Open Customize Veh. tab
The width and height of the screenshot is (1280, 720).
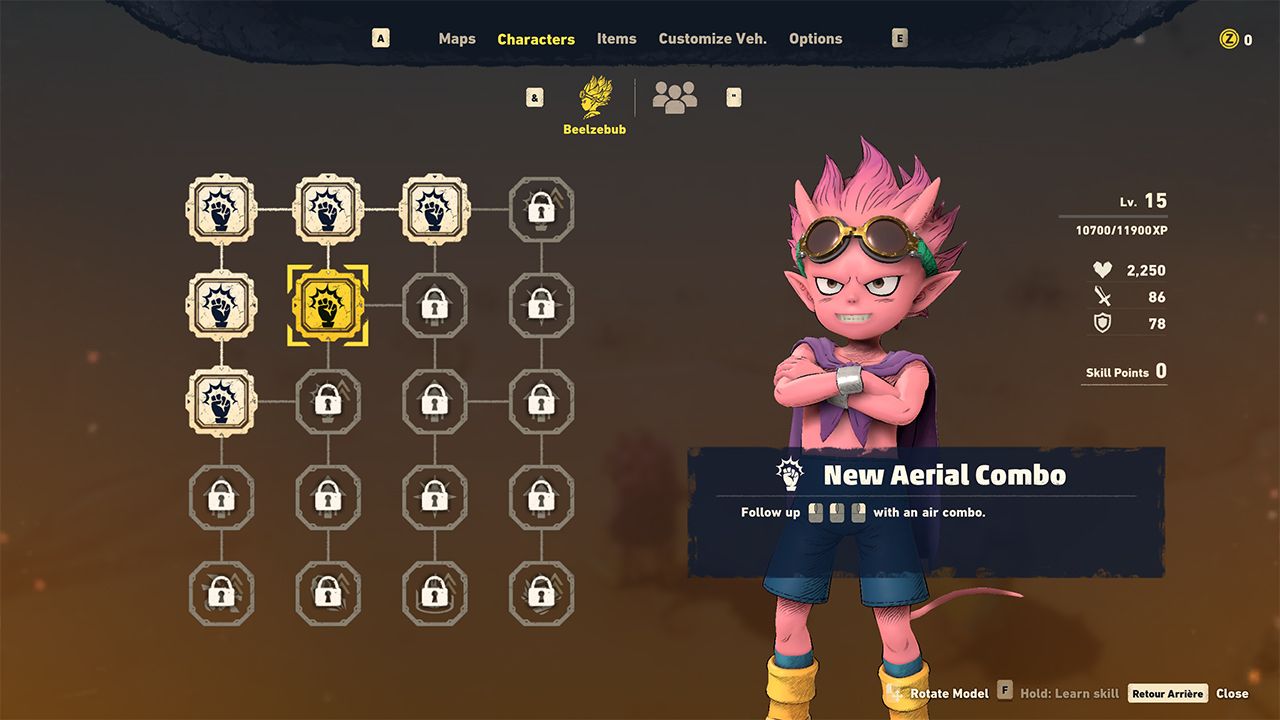pyautogui.click(x=712, y=39)
